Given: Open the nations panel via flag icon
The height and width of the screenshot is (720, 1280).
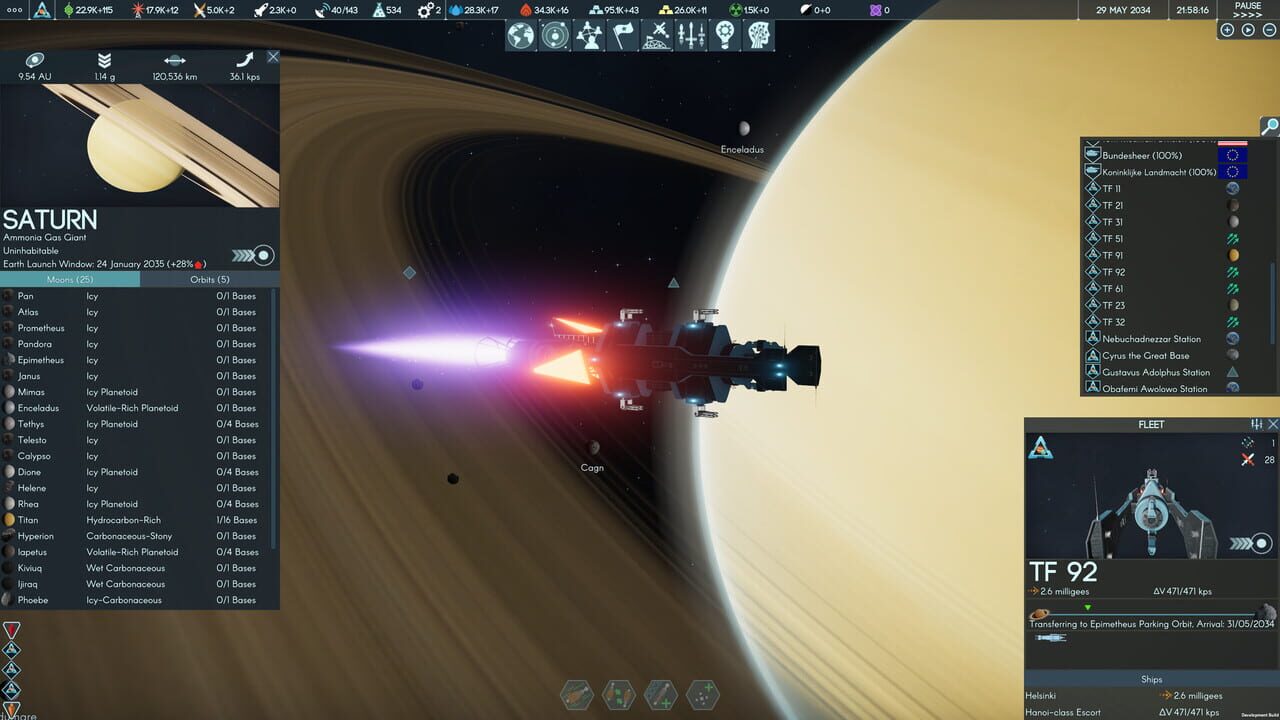Looking at the screenshot, I should click(x=623, y=36).
